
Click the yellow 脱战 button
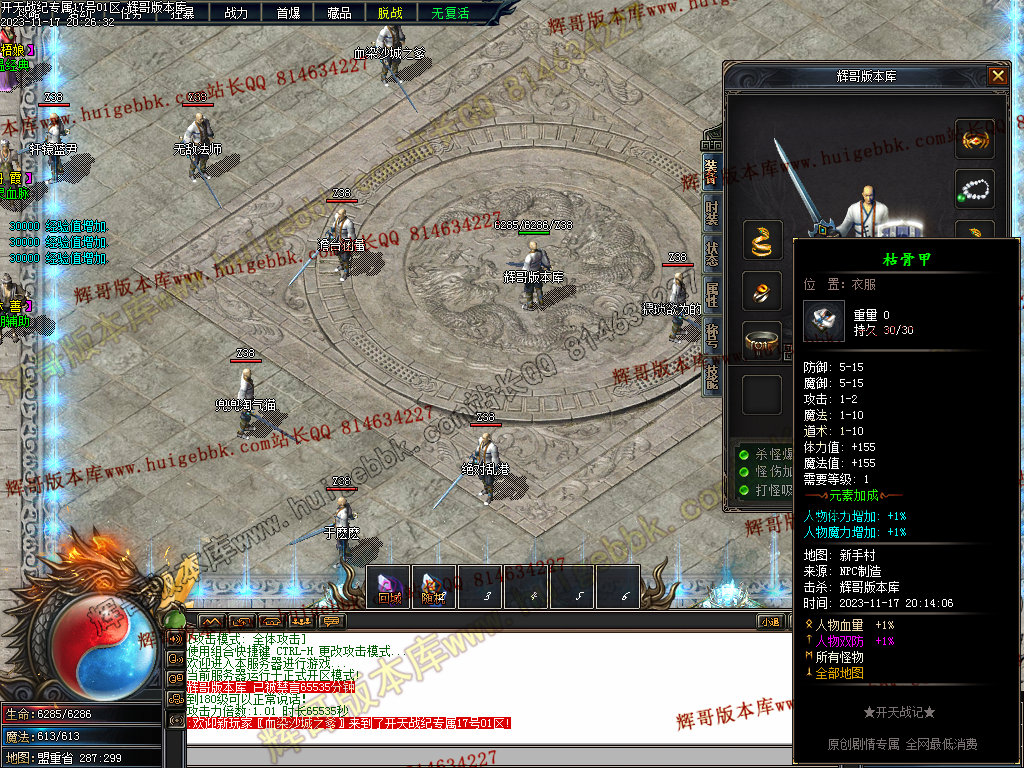(x=391, y=13)
